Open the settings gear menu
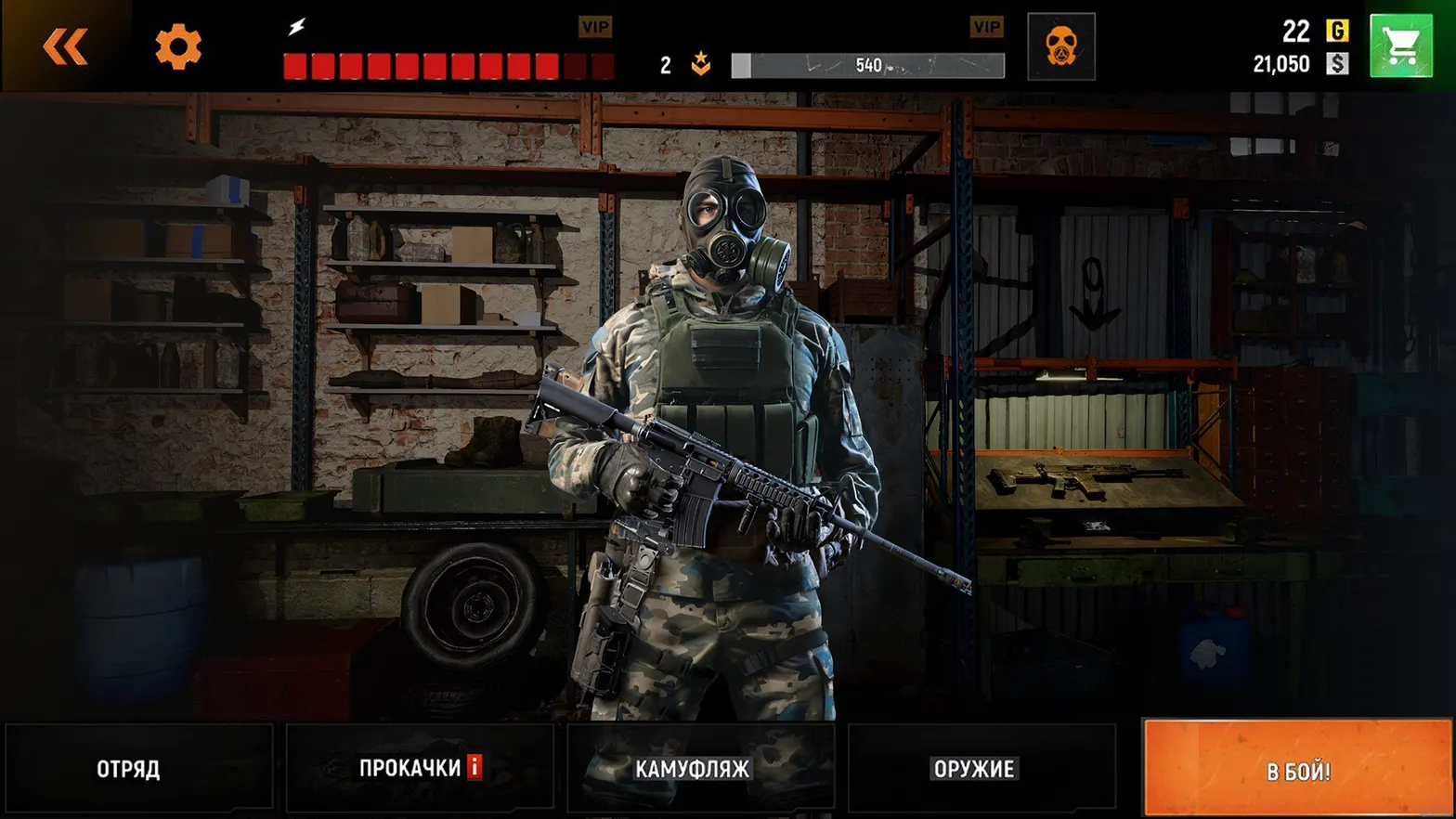 tap(180, 46)
